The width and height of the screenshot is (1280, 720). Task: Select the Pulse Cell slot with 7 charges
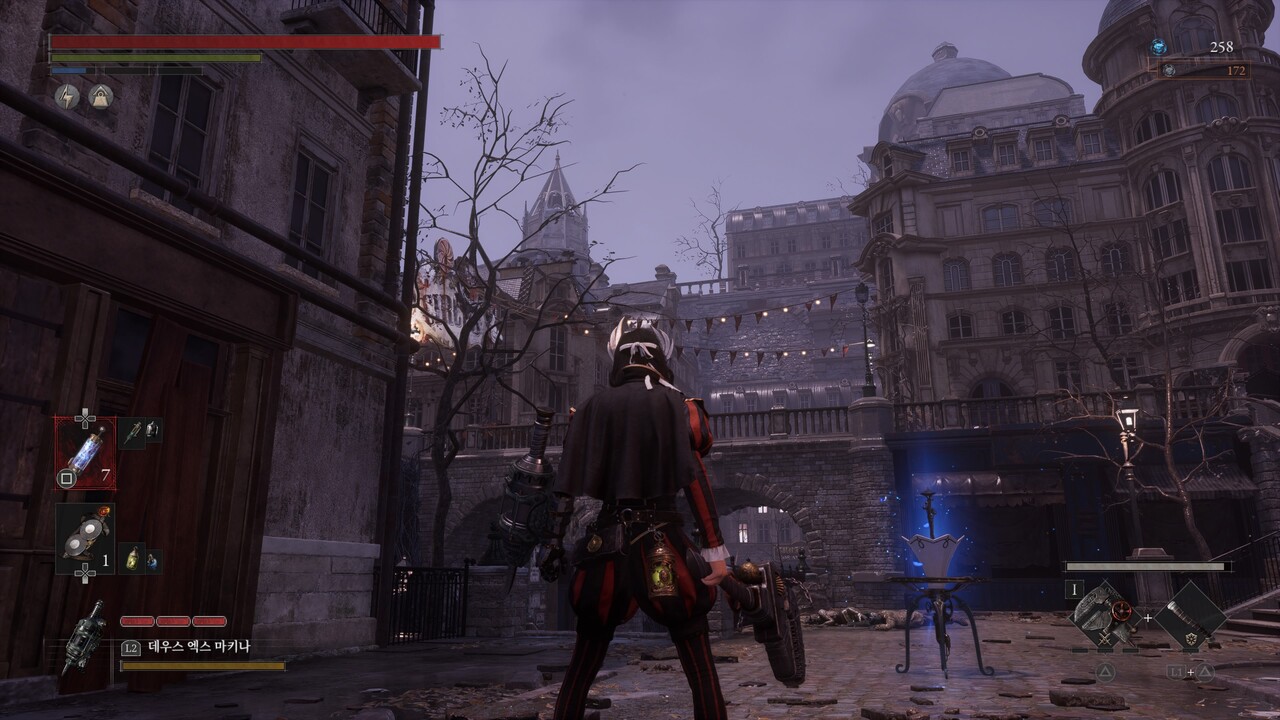coord(85,452)
